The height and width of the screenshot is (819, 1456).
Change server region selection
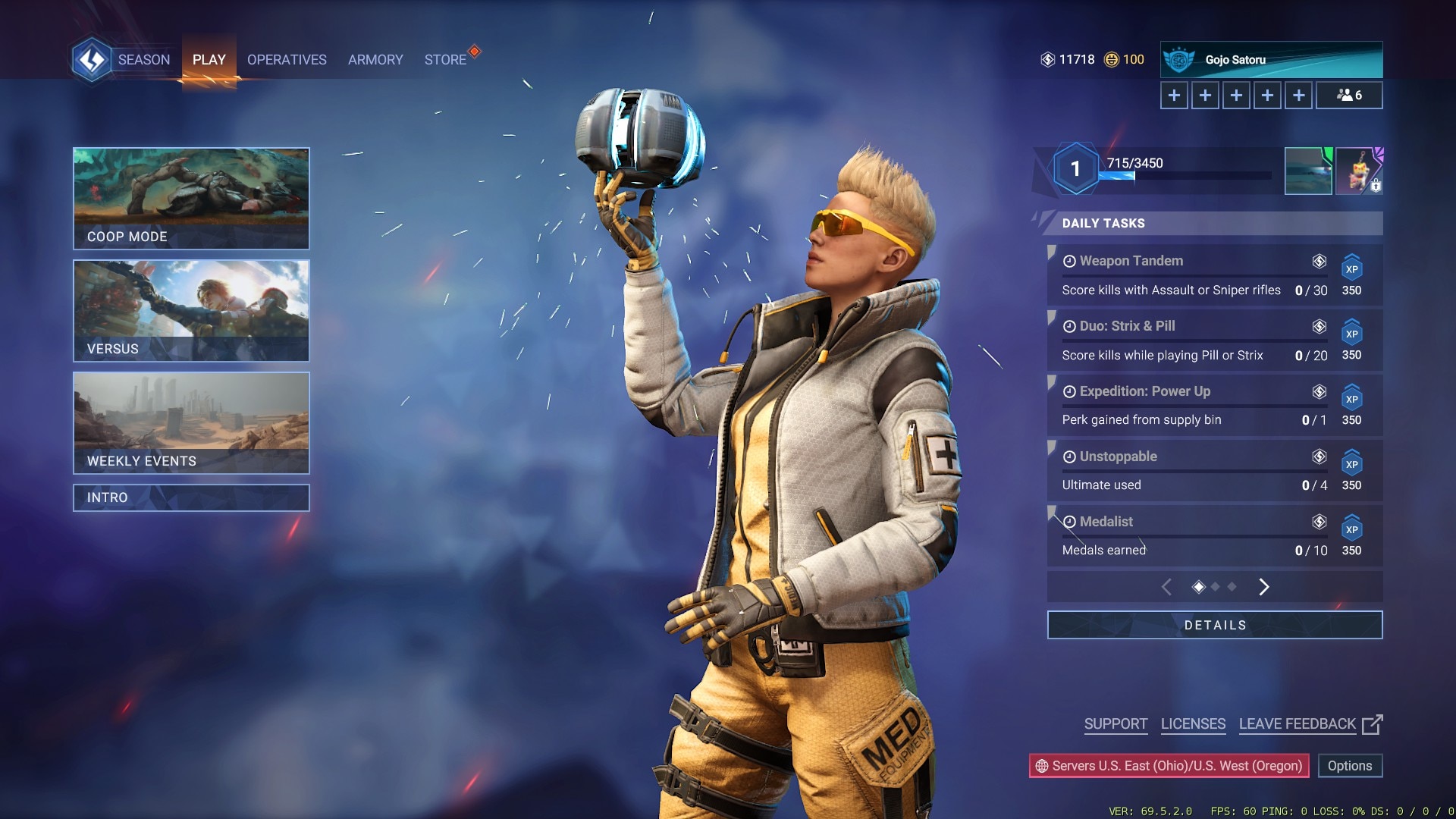[1169, 766]
